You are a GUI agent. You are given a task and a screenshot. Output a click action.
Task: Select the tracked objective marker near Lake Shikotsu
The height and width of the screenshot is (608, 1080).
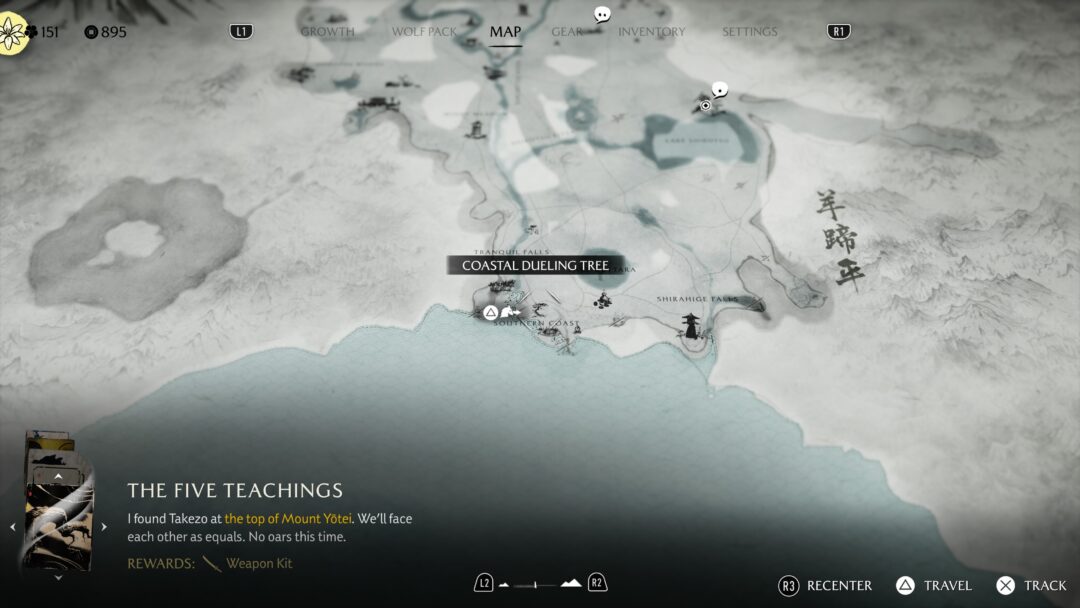coord(706,105)
